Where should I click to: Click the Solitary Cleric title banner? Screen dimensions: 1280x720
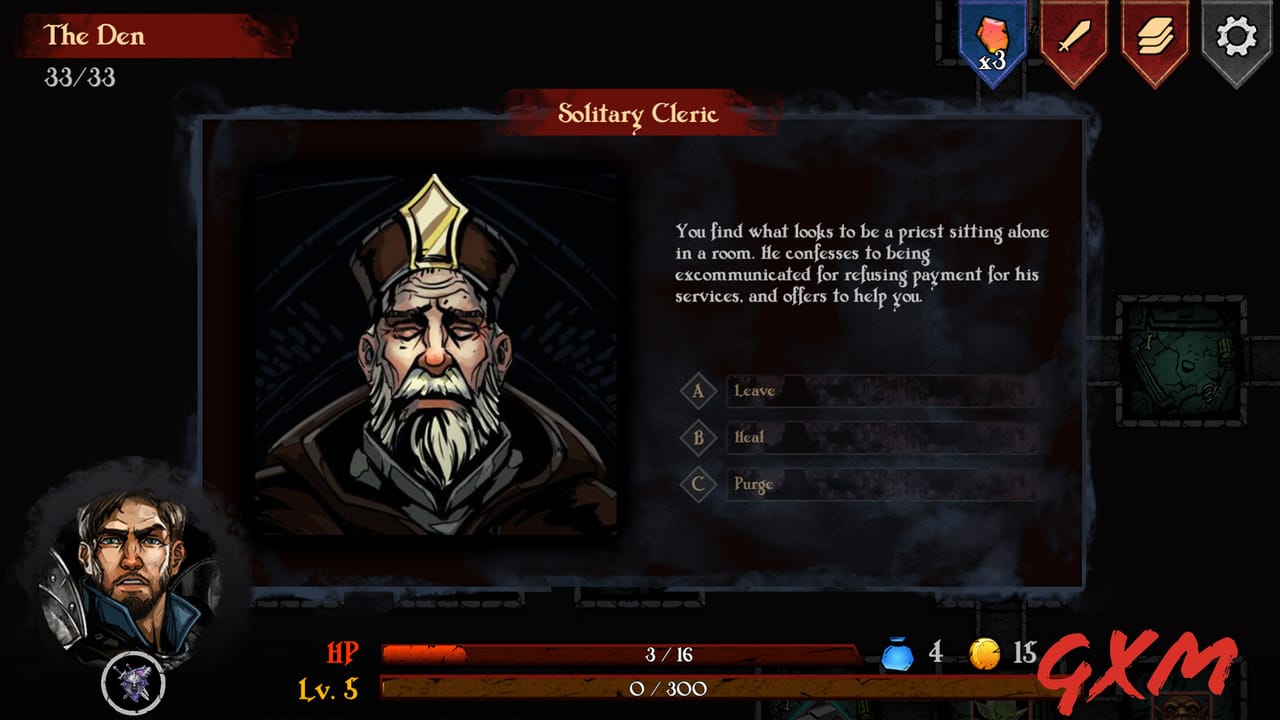tap(638, 115)
